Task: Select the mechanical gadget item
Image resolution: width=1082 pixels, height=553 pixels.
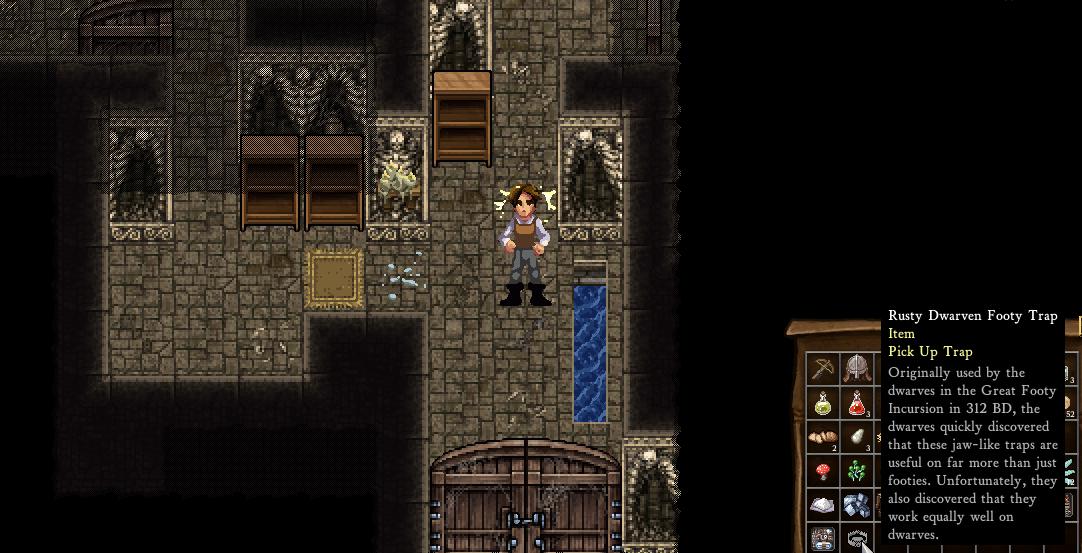Action: coord(823,539)
